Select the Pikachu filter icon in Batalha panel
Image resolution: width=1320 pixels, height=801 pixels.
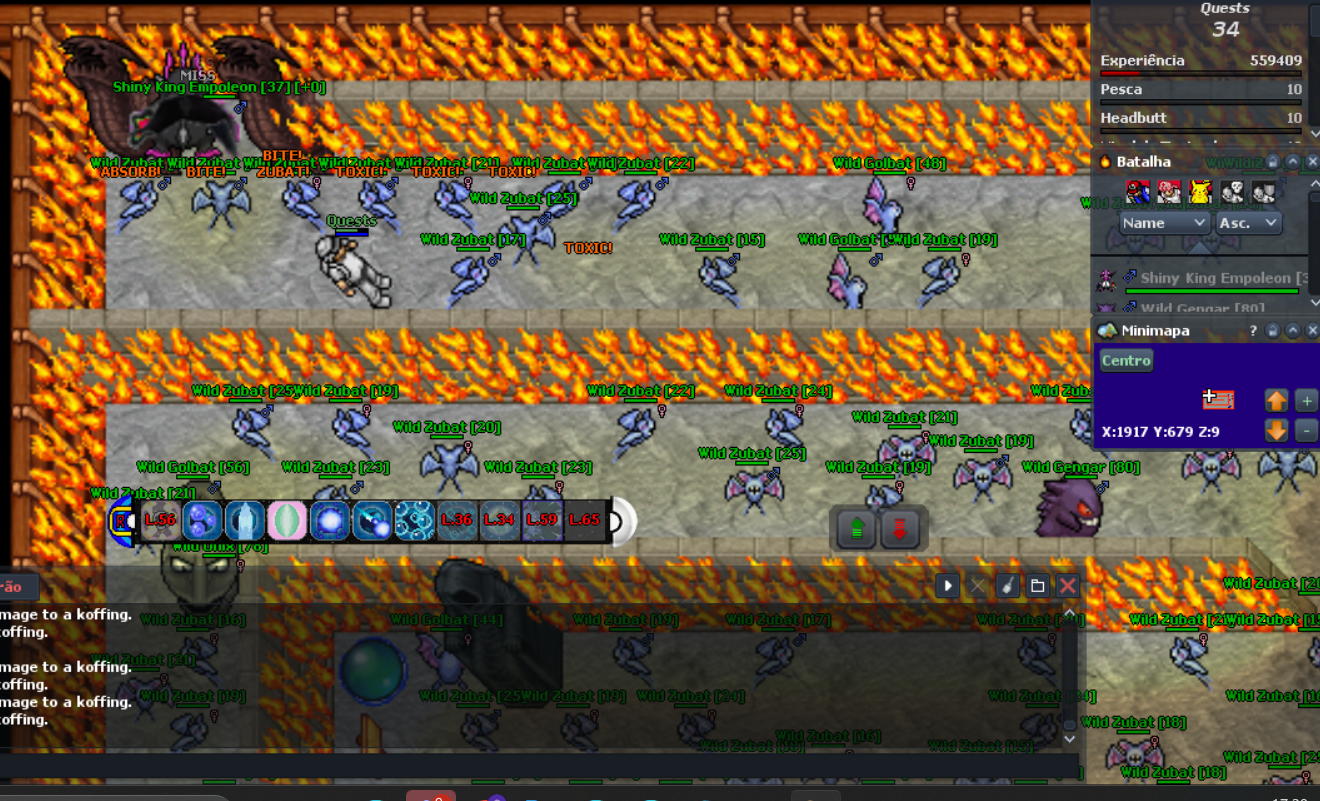(x=1199, y=190)
